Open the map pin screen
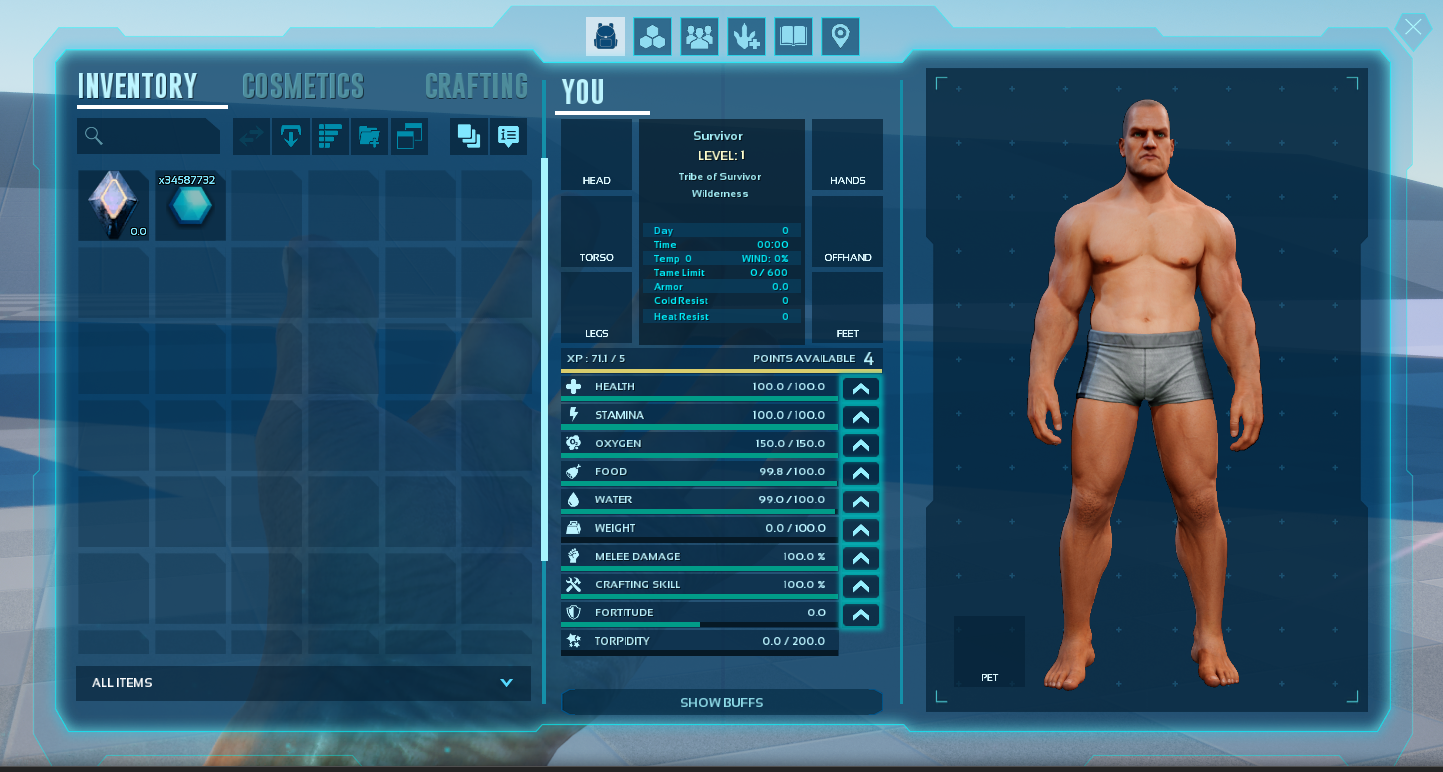 point(840,37)
